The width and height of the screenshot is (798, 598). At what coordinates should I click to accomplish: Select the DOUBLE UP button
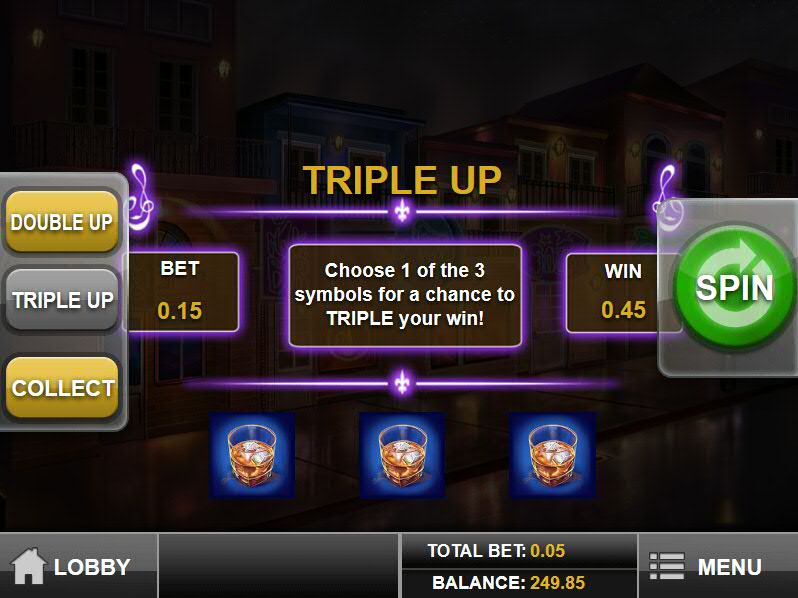pyautogui.click(x=62, y=222)
